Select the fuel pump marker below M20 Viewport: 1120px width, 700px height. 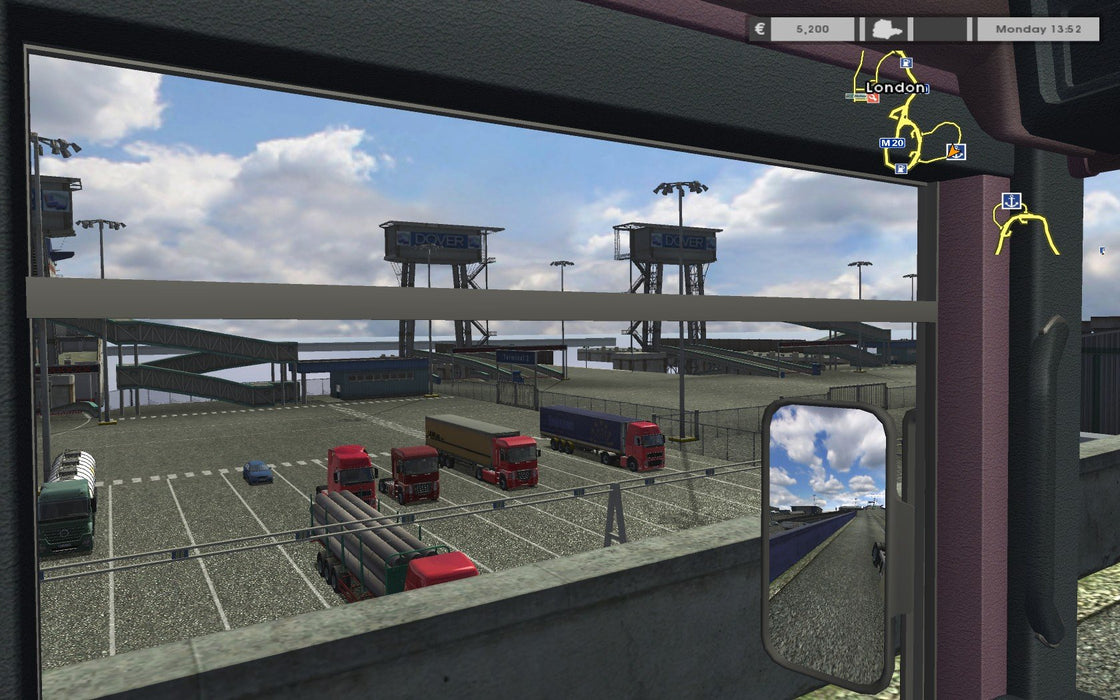[x=902, y=169]
